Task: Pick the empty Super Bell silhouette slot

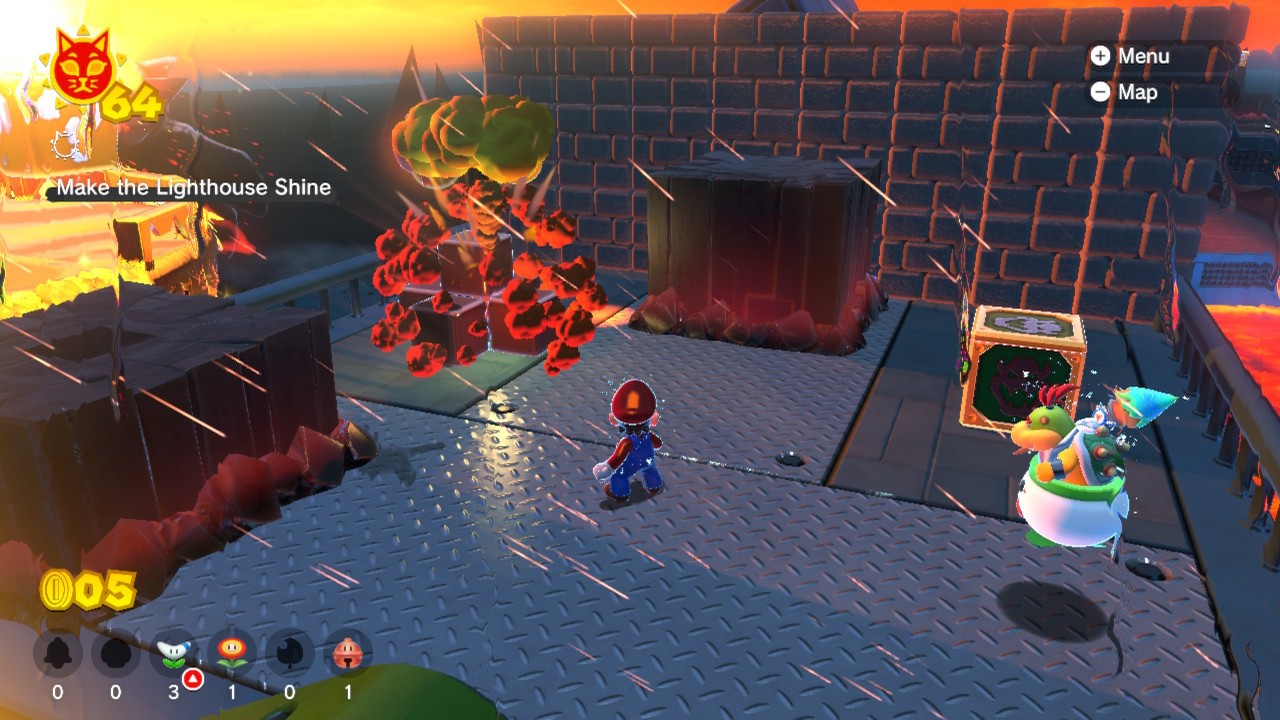Action: coord(57,654)
